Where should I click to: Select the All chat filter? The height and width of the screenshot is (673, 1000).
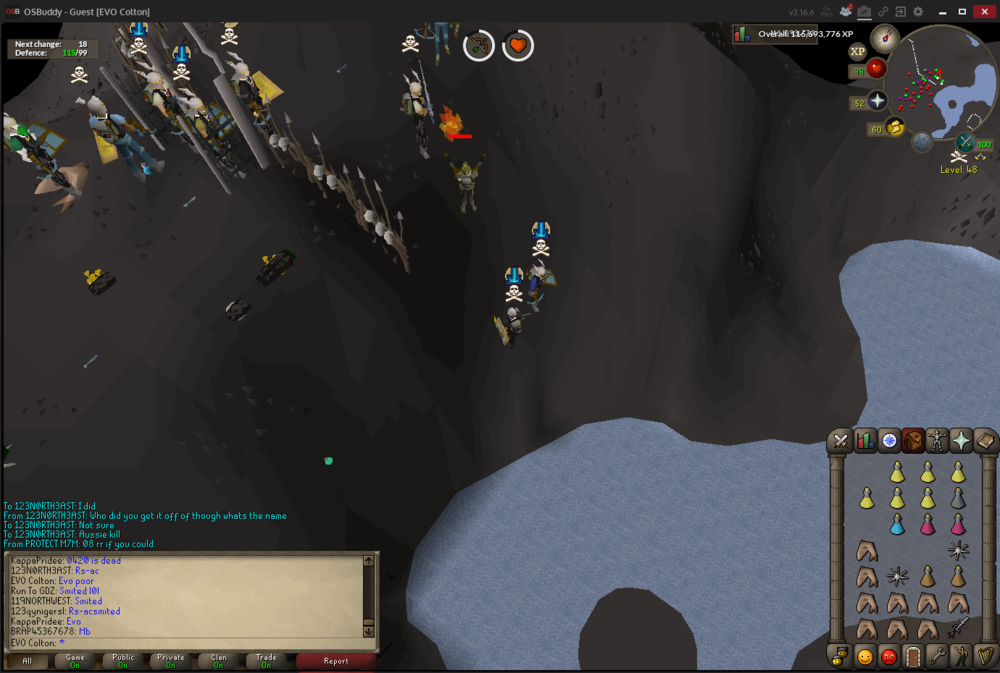point(27,660)
